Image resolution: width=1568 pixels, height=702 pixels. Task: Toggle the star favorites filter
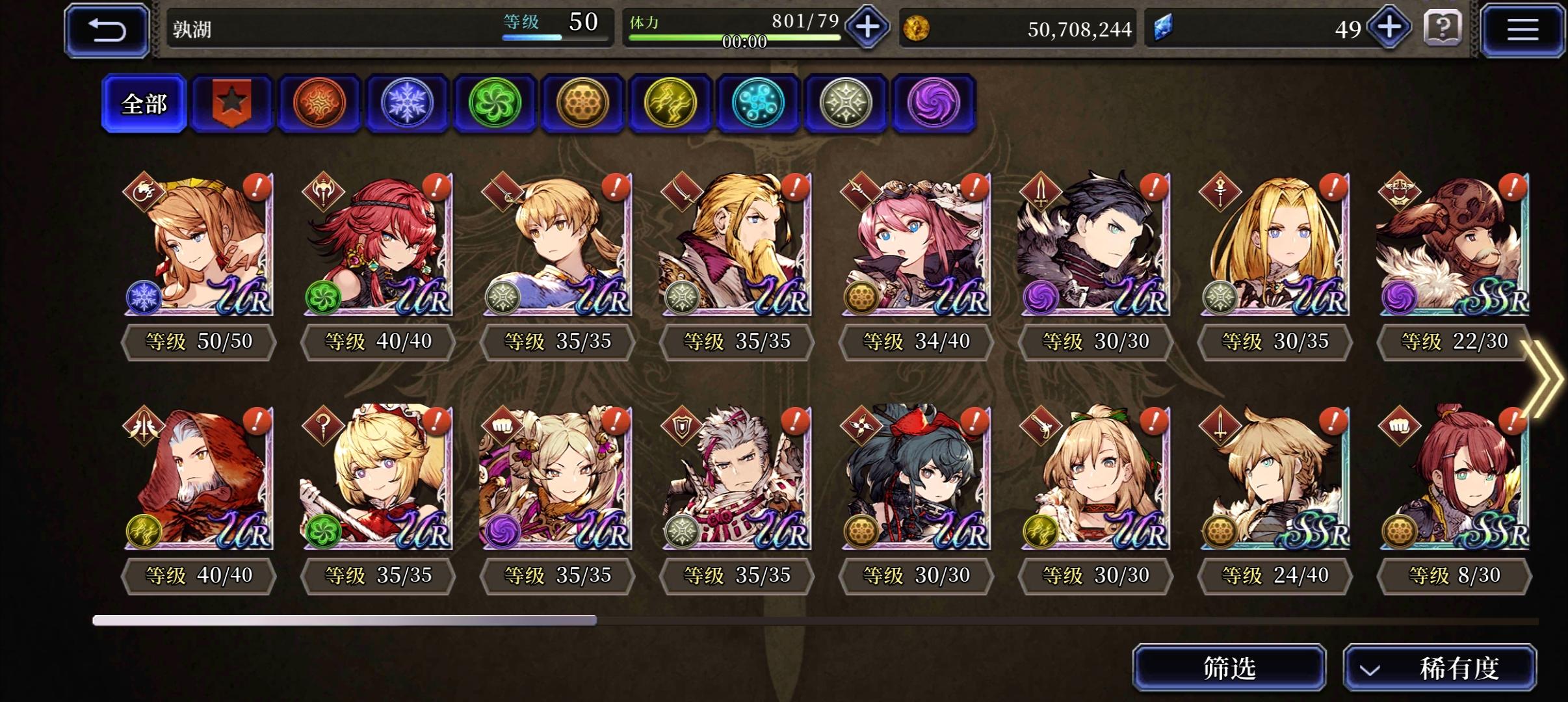[x=232, y=104]
